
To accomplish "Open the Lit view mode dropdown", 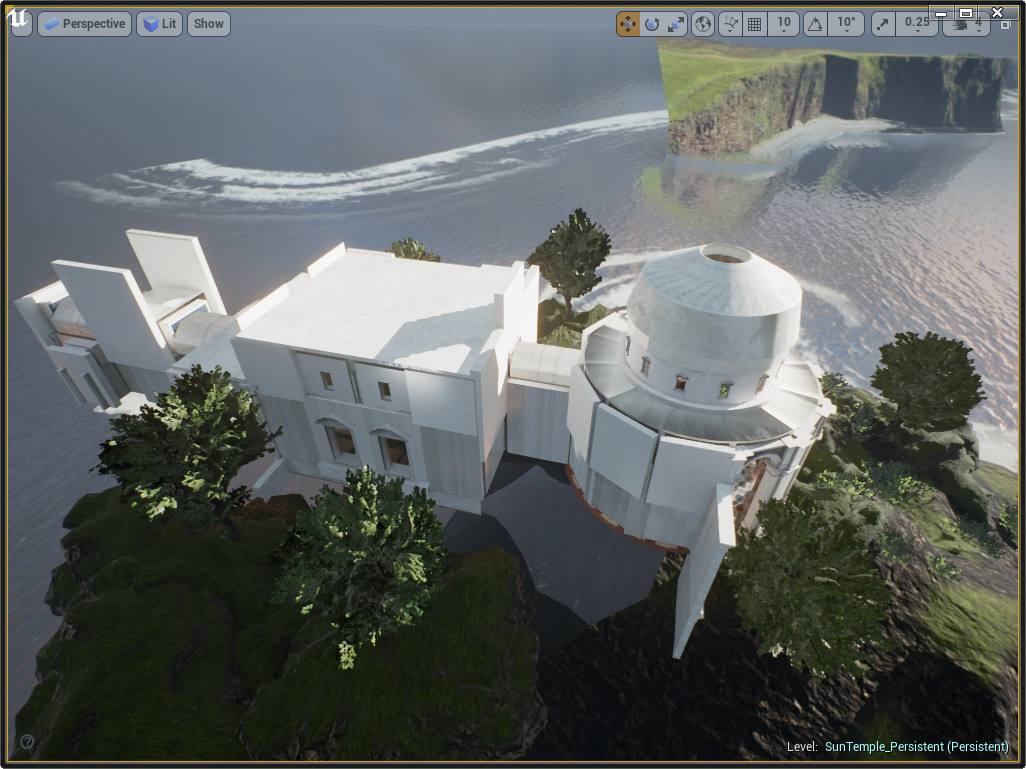I will tap(159, 24).
